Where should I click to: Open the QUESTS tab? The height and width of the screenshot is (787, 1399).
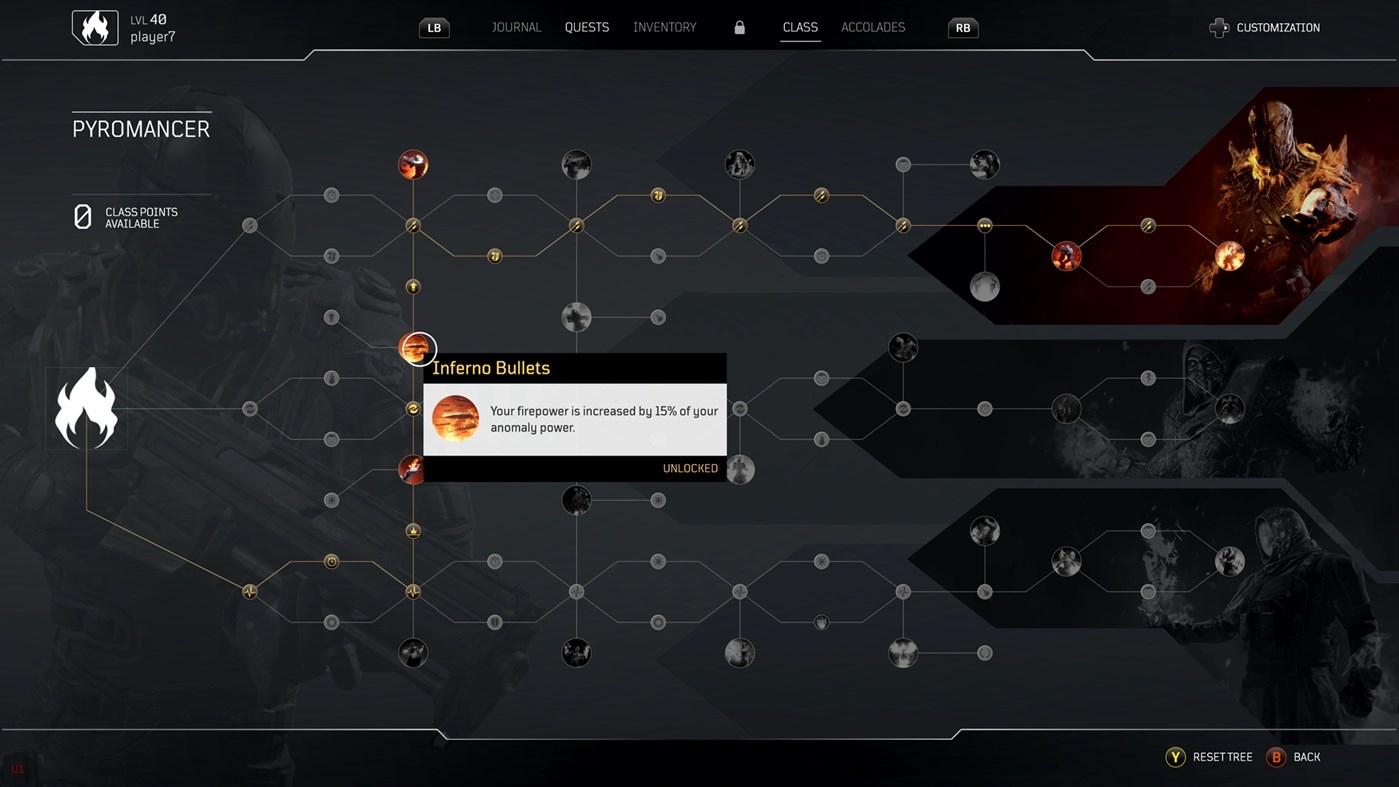(x=586, y=27)
